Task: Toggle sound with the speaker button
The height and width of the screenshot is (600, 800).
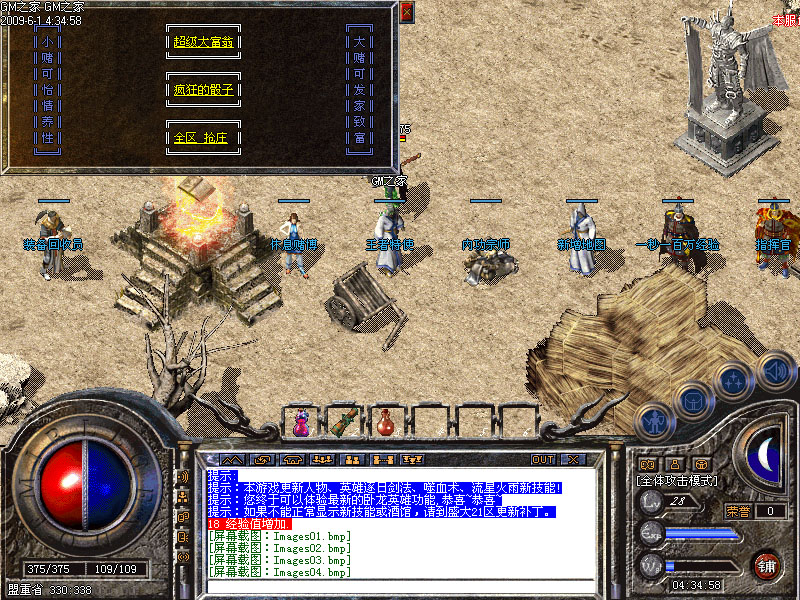Action: (x=775, y=368)
